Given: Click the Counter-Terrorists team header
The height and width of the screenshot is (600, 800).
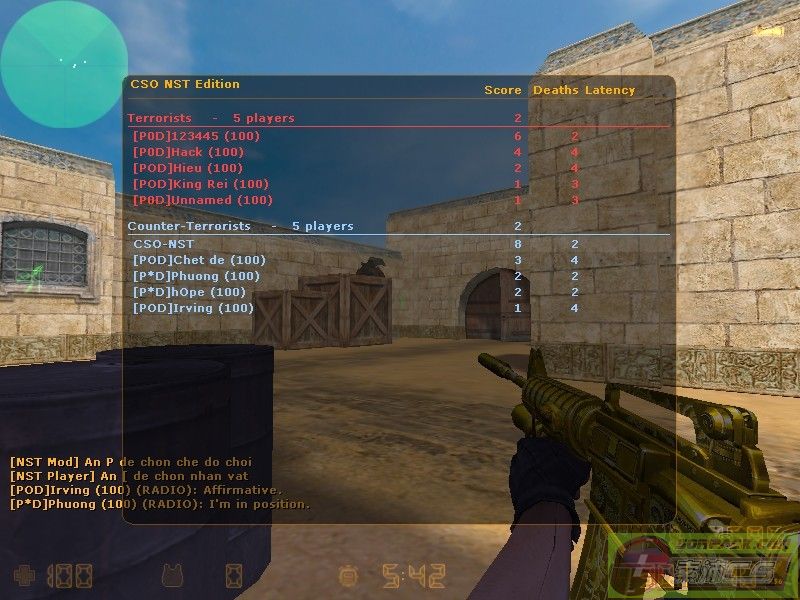Looking at the screenshot, I should [x=189, y=226].
